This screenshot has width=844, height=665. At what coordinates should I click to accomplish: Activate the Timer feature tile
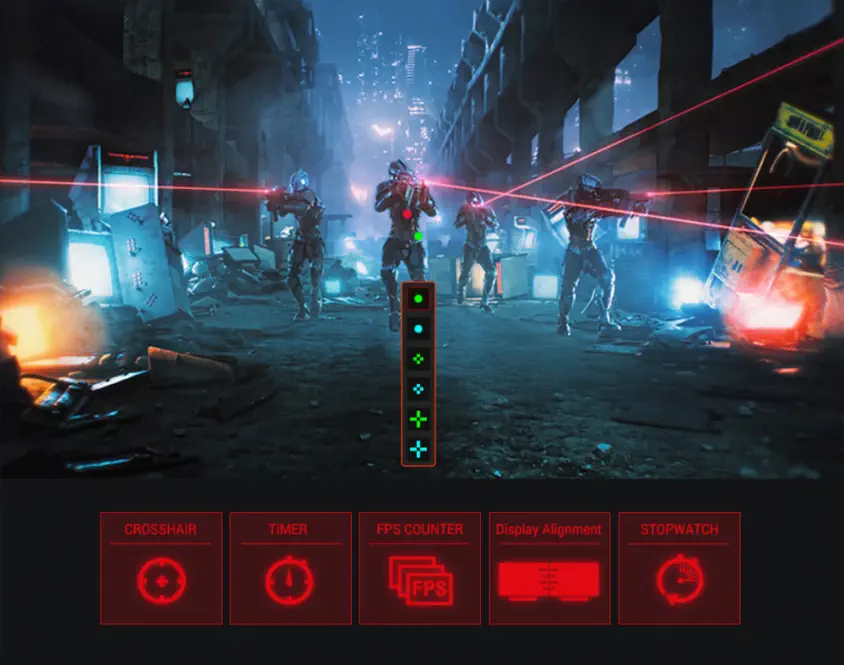290,568
